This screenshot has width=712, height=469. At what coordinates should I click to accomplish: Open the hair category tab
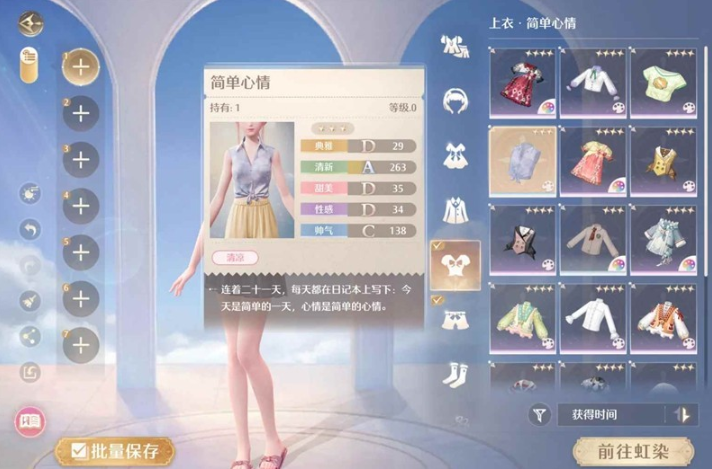coord(456,100)
